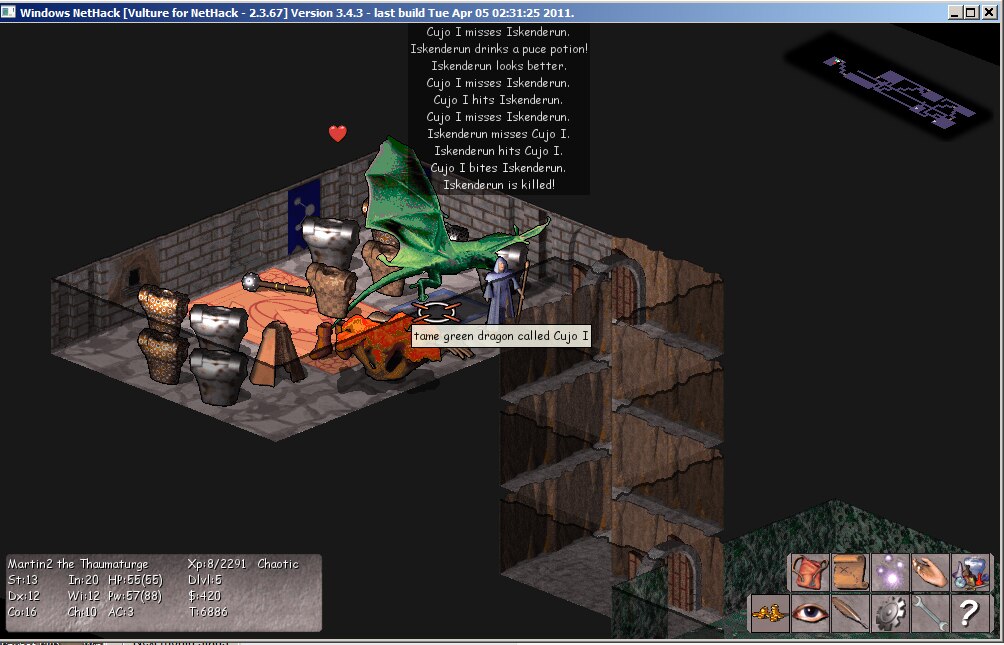Click the gold coins pile icon
Image resolution: width=1004 pixels, height=645 pixels.
pyautogui.click(x=770, y=613)
